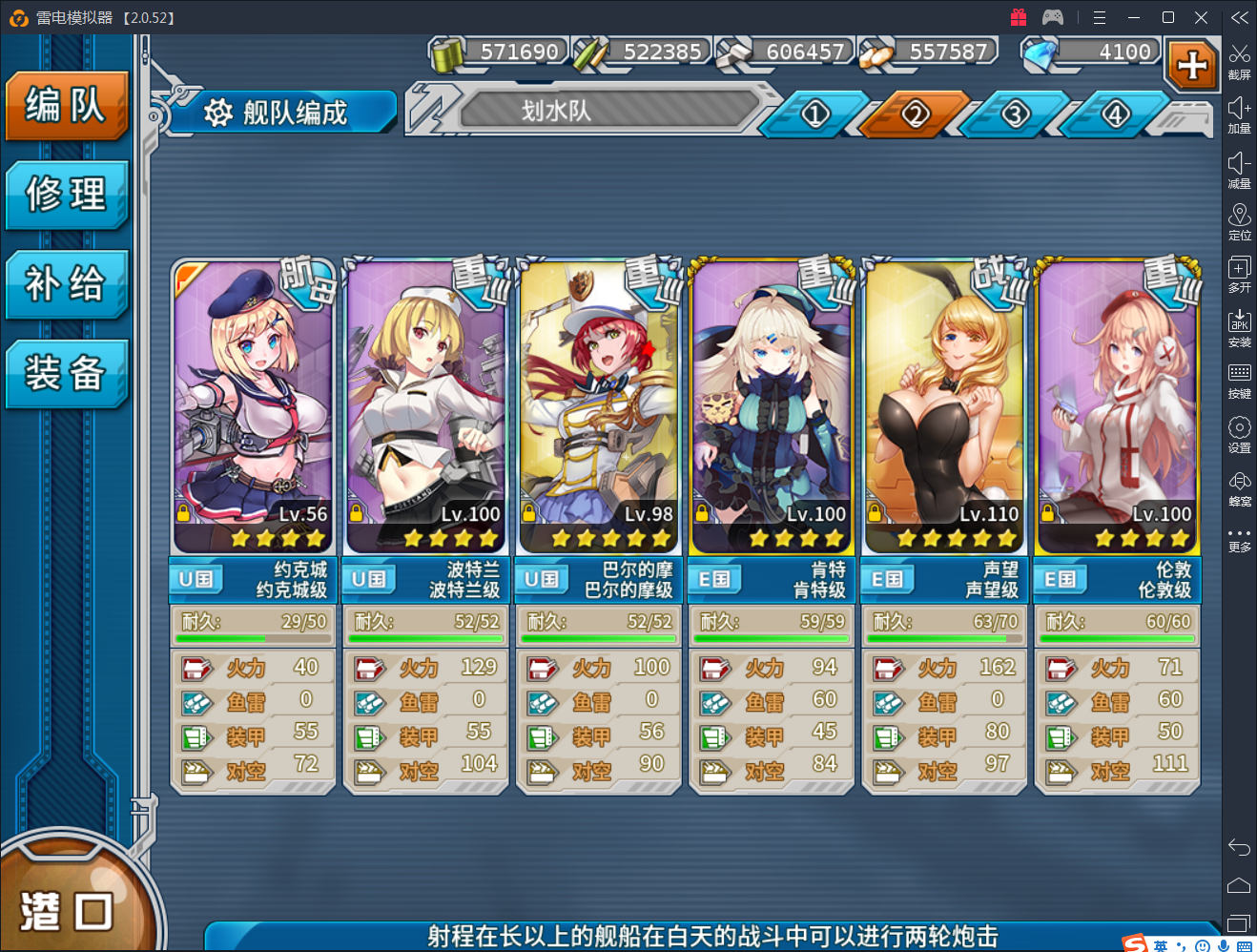Select the 伦敦 ship card
Image resolution: width=1257 pixels, height=952 pixels.
[1117, 410]
